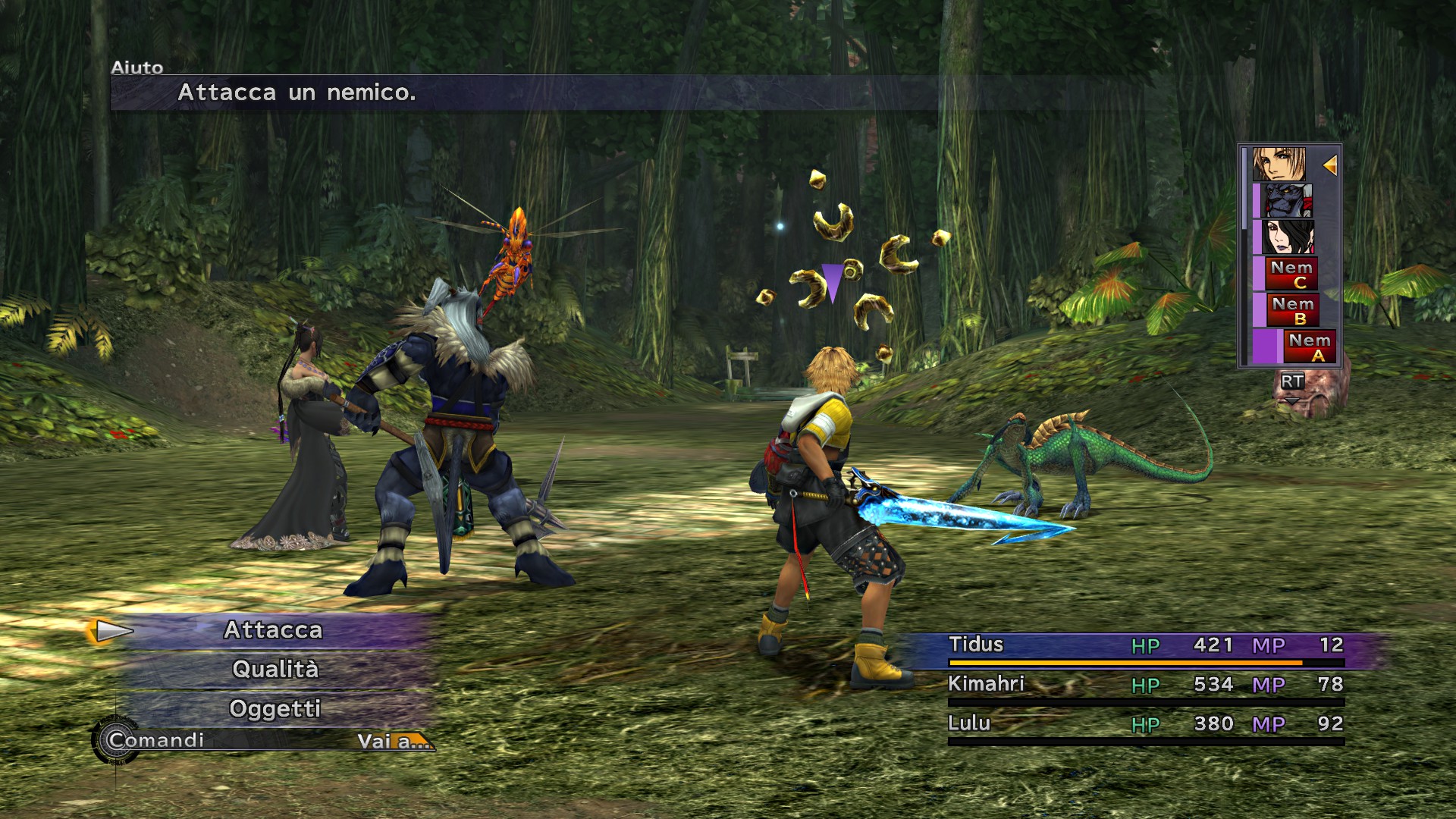Select Lulu's party status row
Image resolution: width=1456 pixels, height=819 pixels.
coord(1145,725)
